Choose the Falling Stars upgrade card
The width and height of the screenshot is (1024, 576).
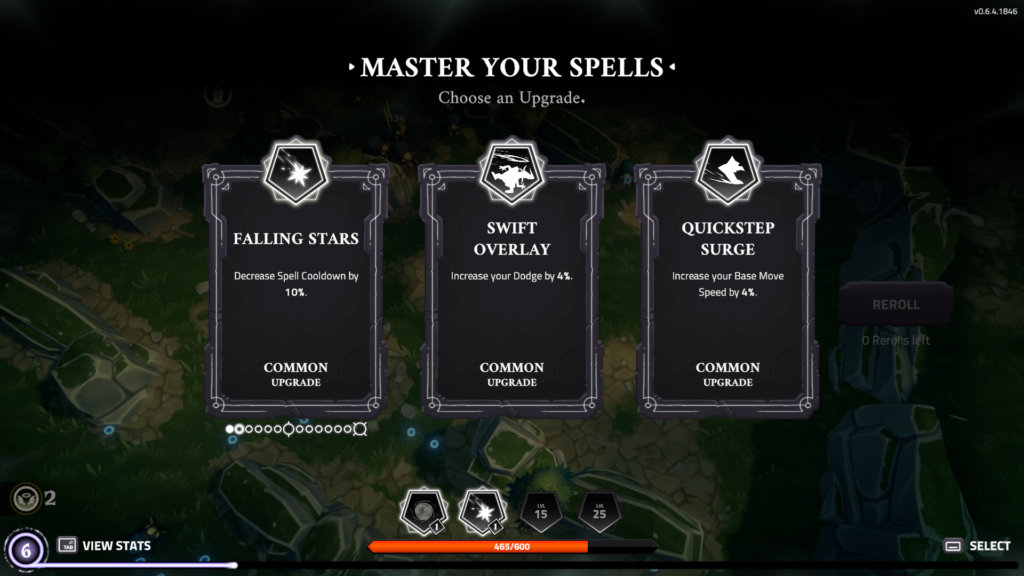295,290
